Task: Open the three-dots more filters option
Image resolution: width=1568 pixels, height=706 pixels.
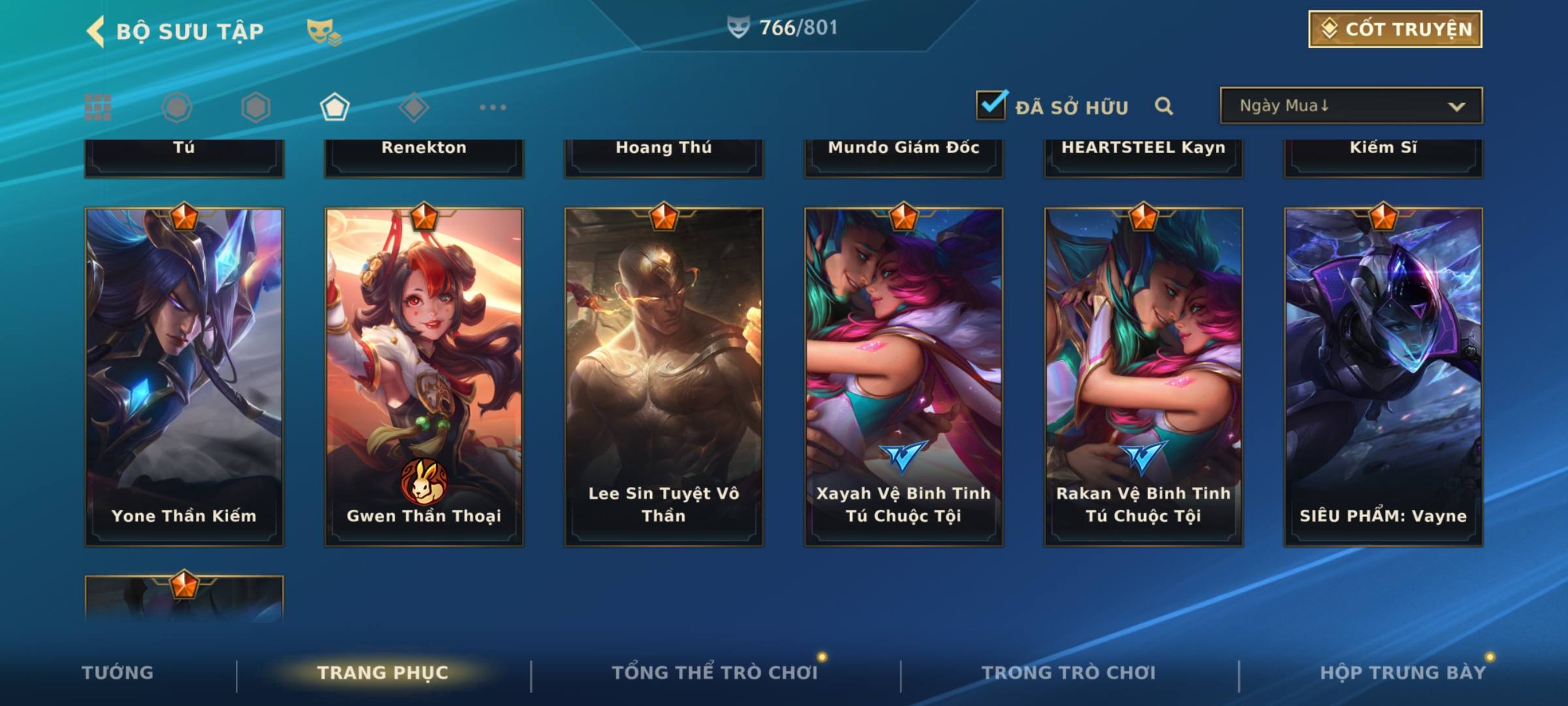Action: tap(493, 107)
